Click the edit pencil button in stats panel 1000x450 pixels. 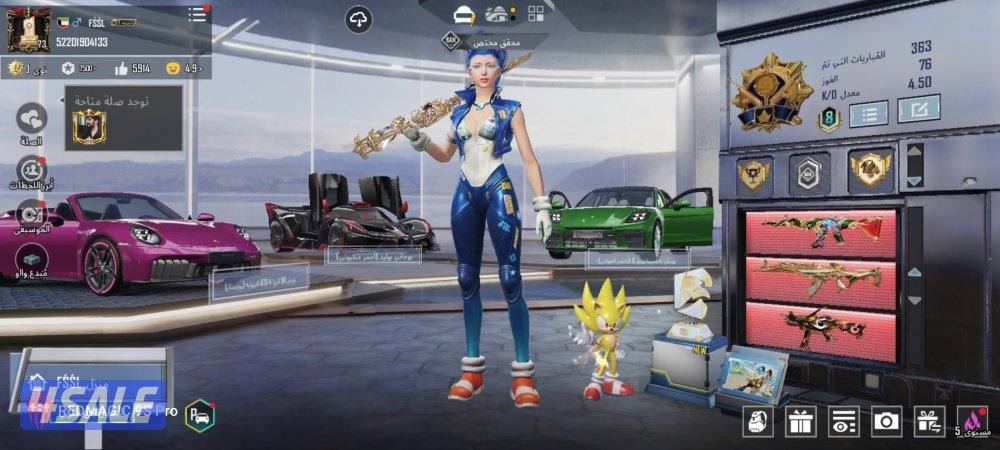[x=918, y=108]
